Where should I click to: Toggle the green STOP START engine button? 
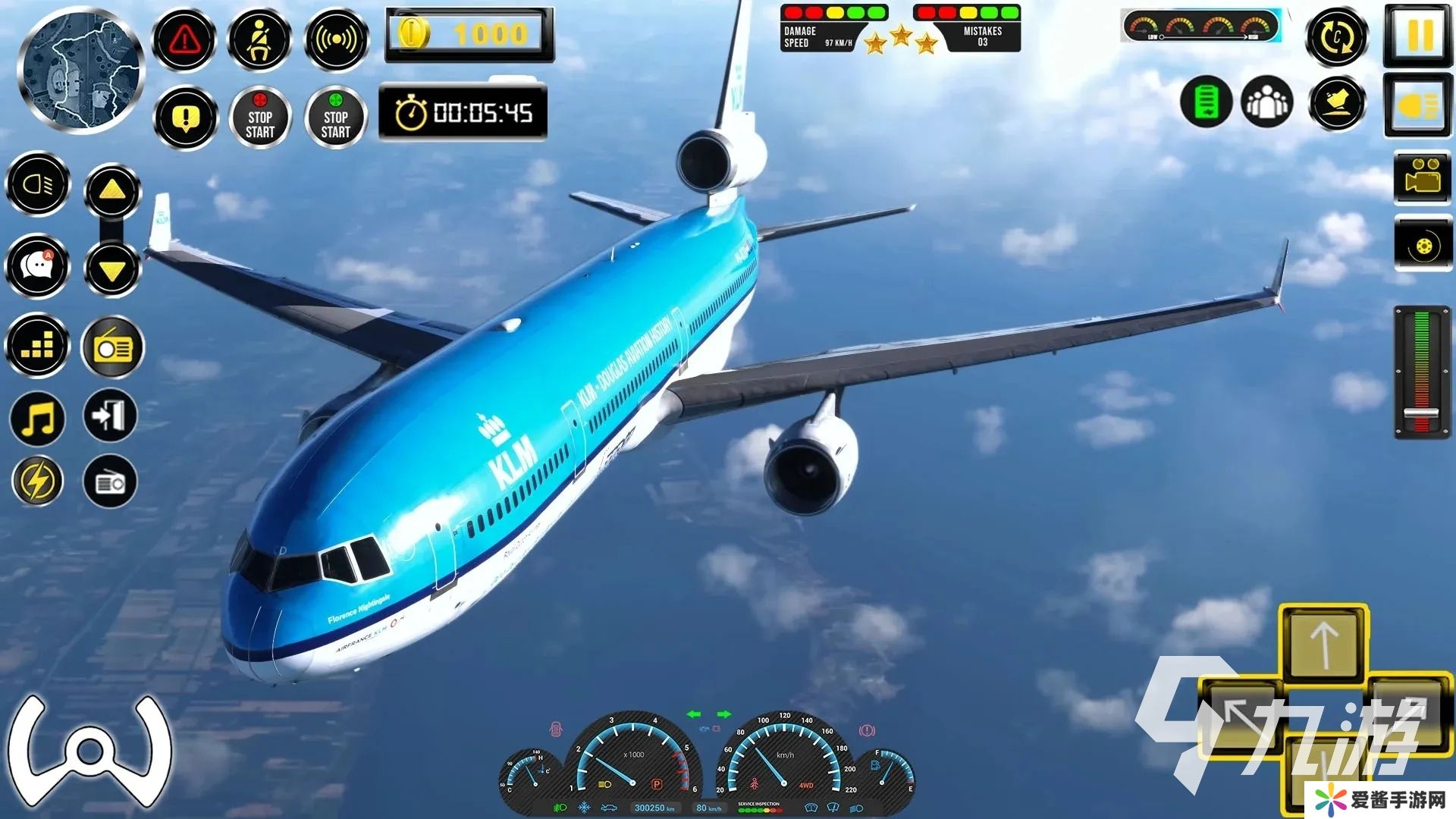point(336,118)
